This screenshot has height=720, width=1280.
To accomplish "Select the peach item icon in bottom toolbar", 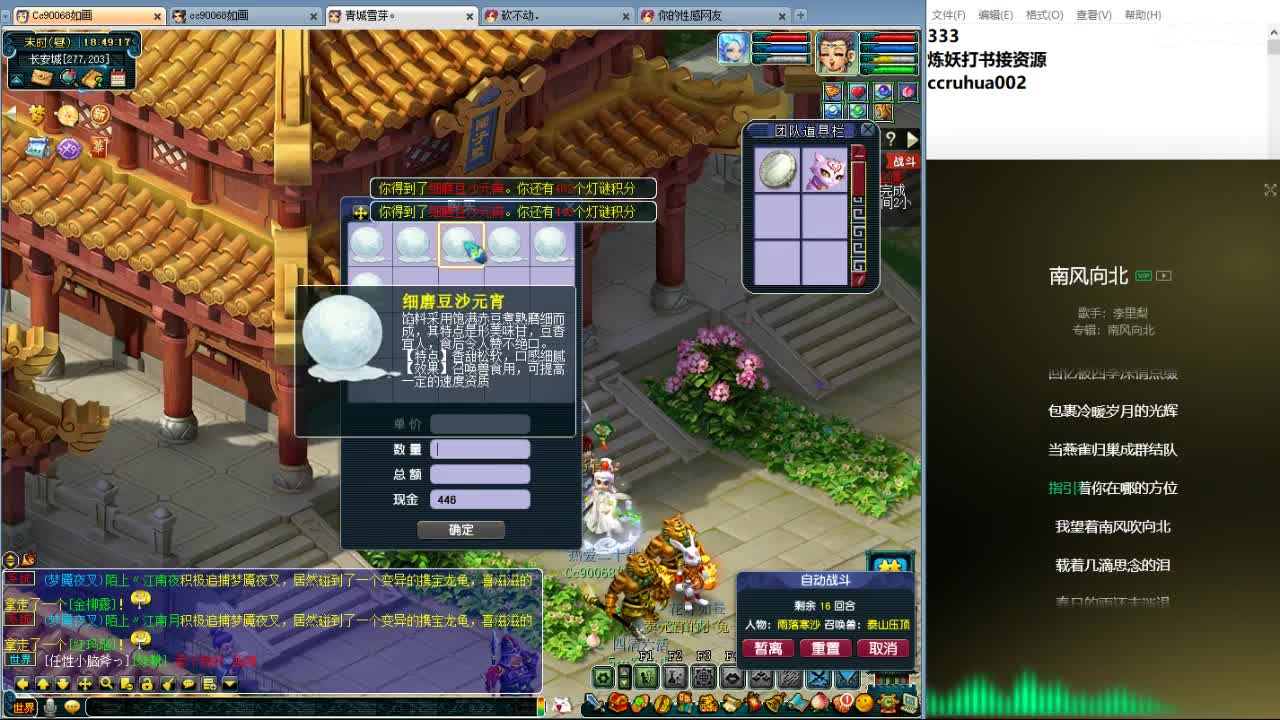I will pos(819,702).
